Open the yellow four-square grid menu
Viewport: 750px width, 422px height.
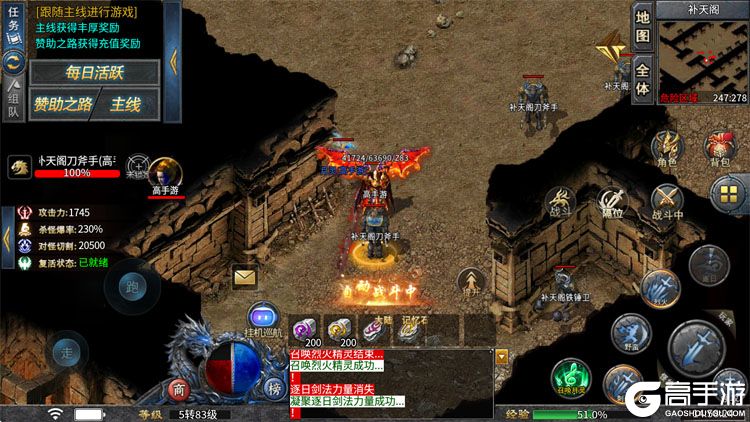pyautogui.click(x=726, y=192)
